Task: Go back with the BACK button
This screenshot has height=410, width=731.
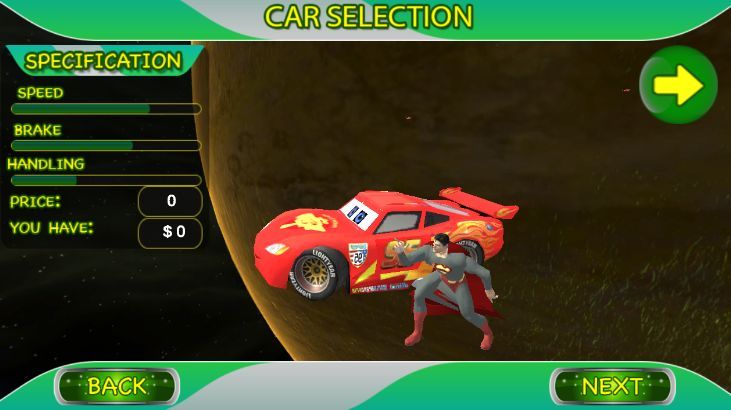Action: [x=117, y=385]
